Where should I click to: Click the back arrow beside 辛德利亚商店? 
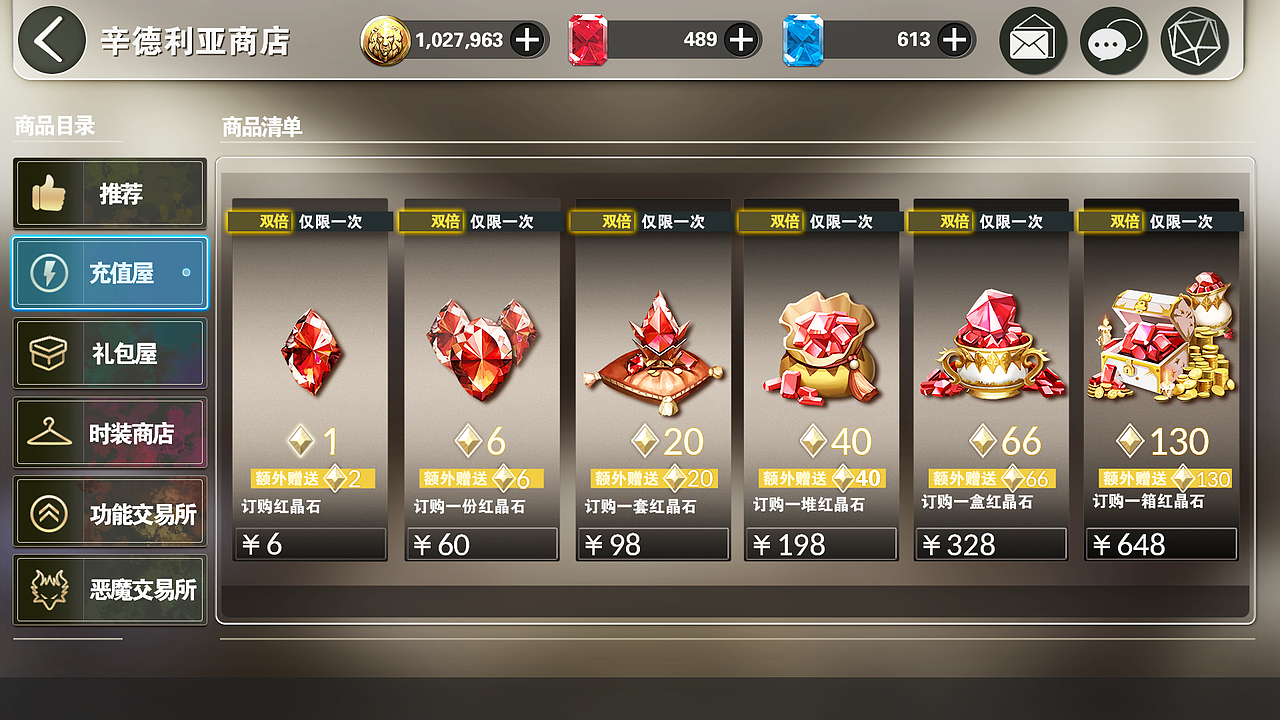coord(49,40)
